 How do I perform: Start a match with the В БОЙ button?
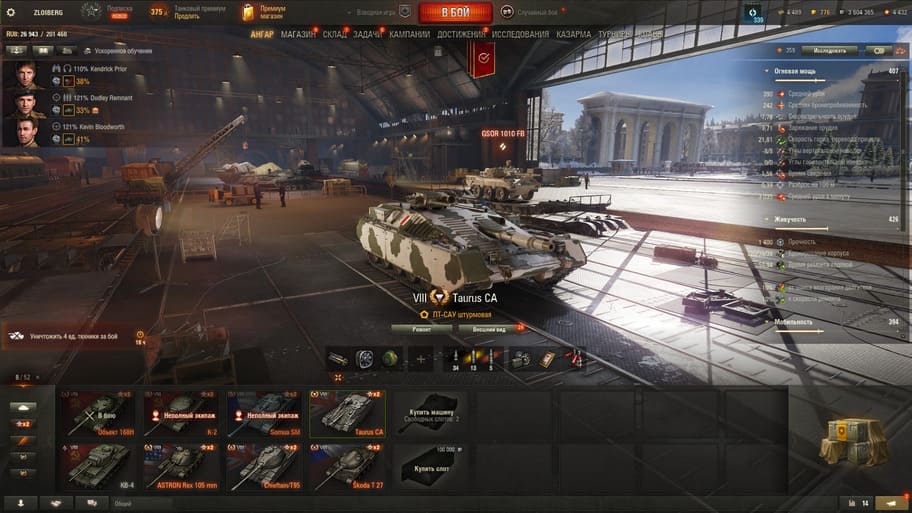(455, 12)
